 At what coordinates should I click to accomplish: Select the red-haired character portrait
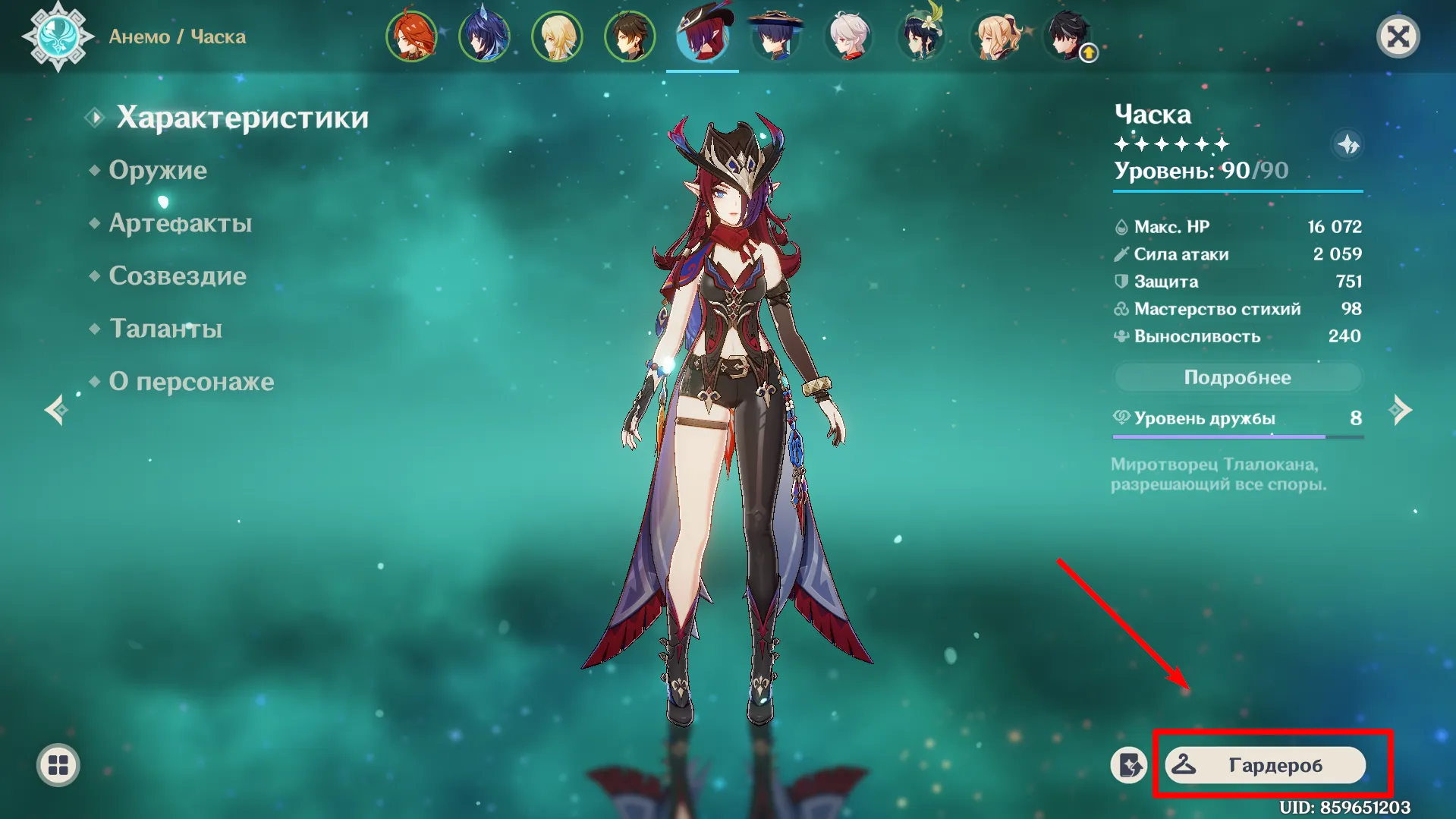[x=411, y=36]
